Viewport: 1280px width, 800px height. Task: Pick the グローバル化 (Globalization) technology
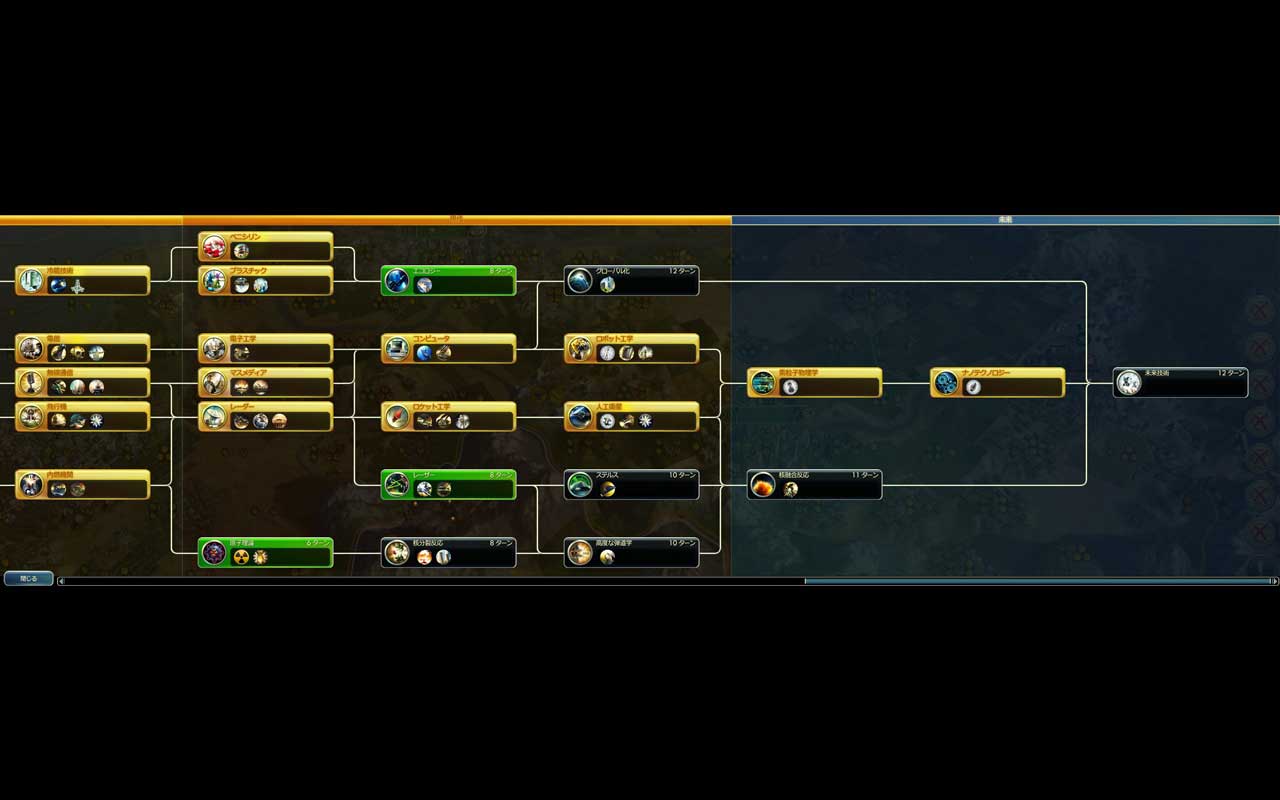tap(632, 281)
